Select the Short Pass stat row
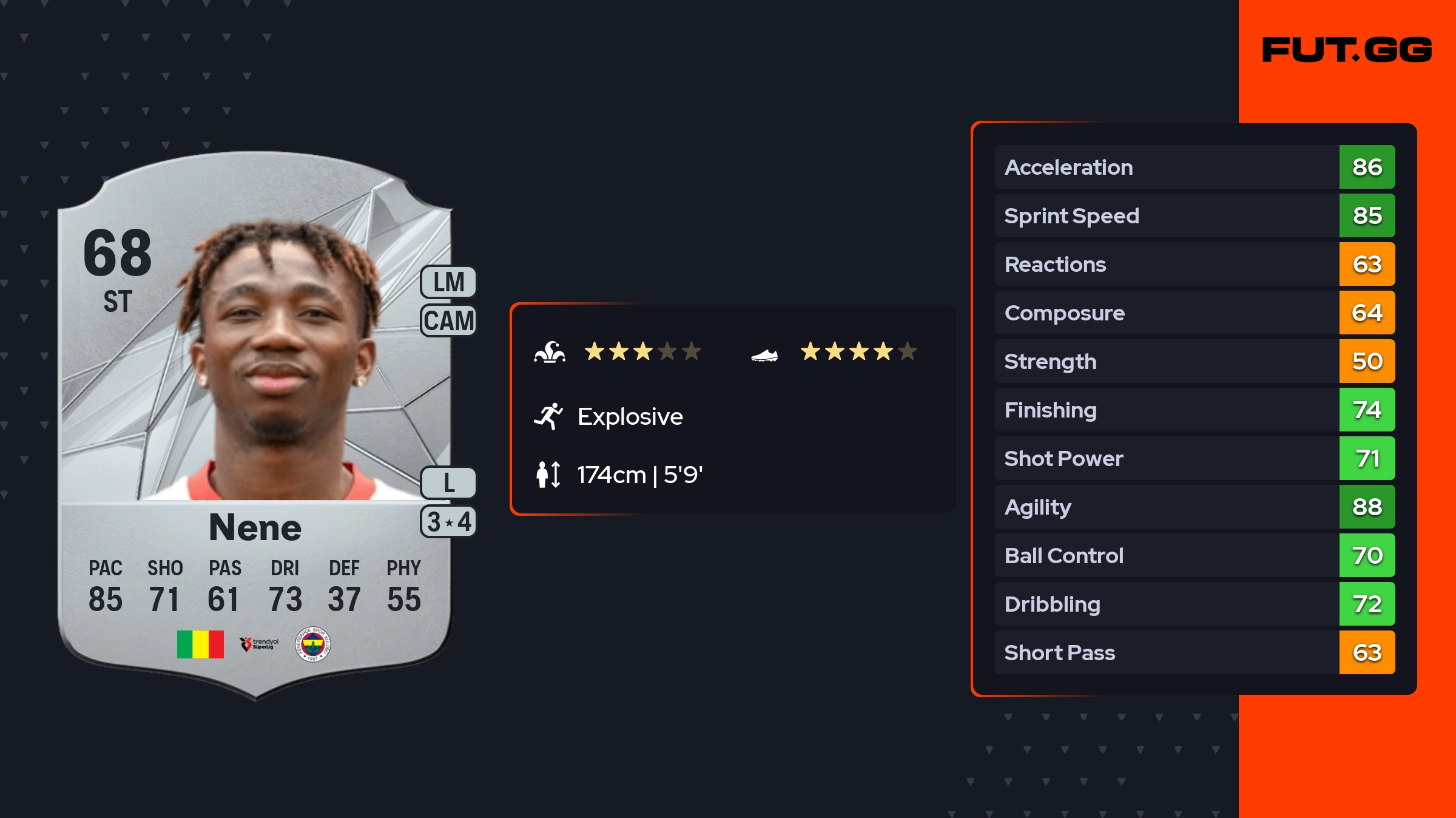Screen dimensions: 1456x818 pos(1194,652)
